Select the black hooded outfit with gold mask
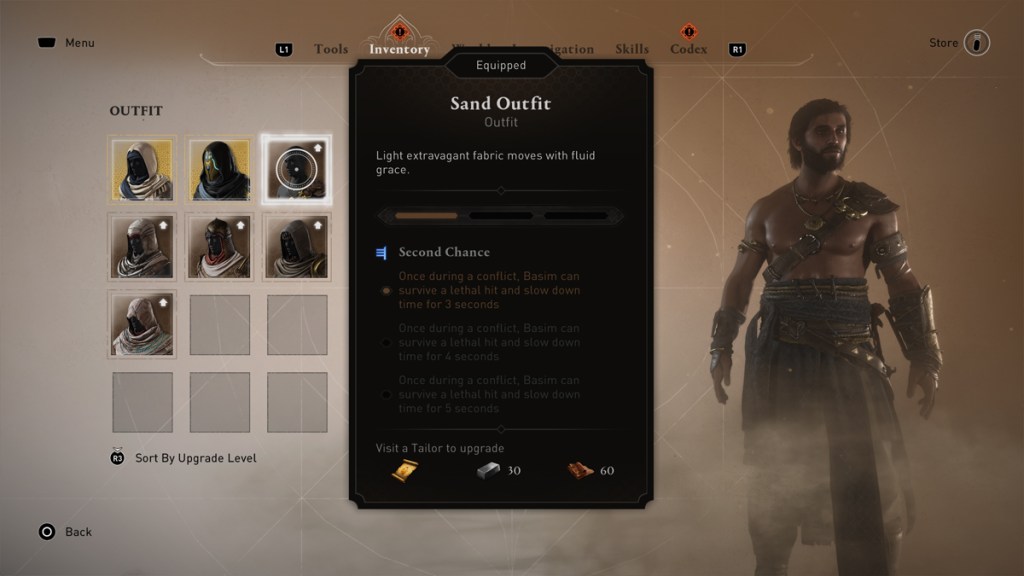 click(219, 169)
